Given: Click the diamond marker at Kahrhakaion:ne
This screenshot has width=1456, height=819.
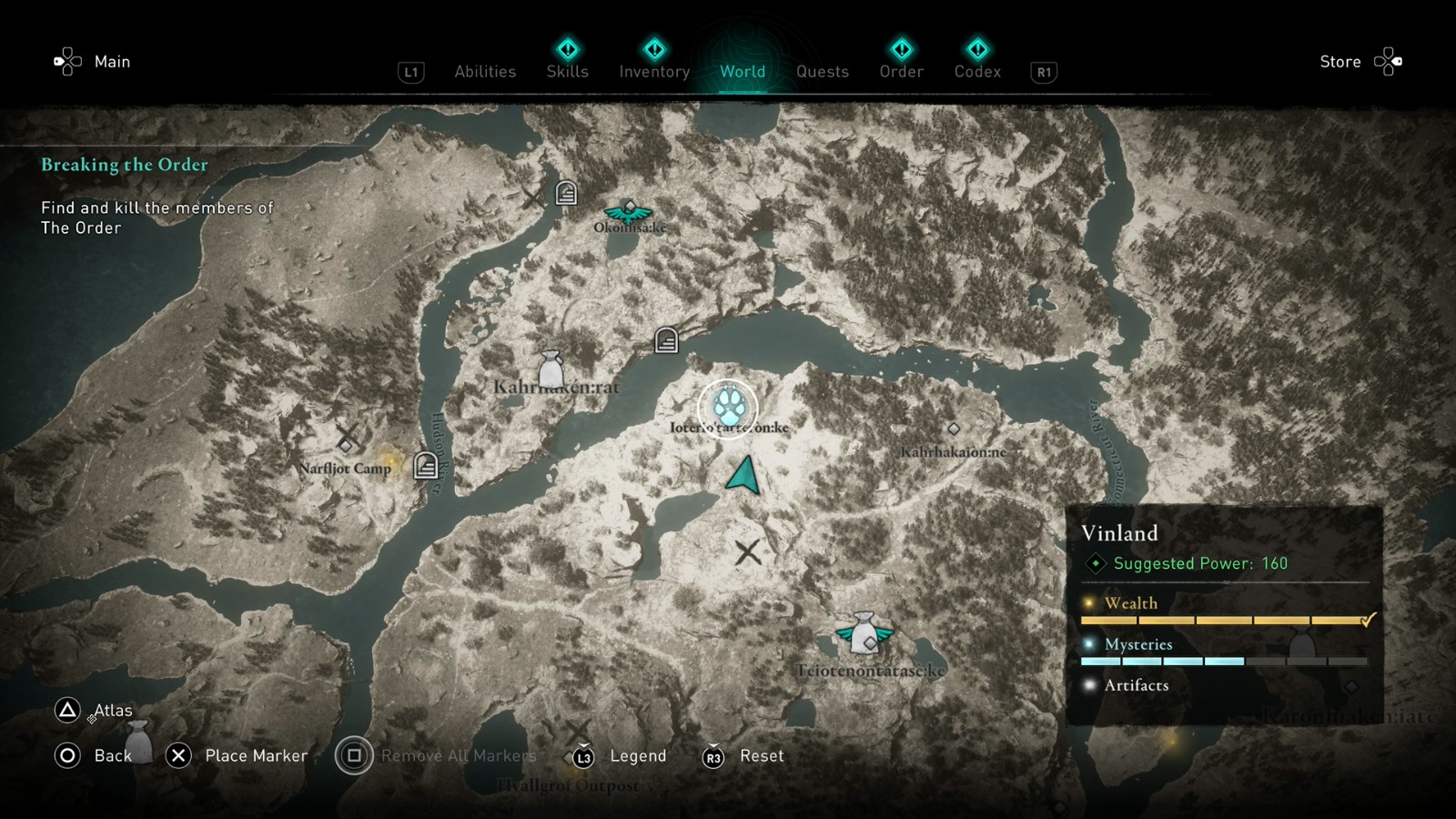Looking at the screenshot, I should pyautogui.click(x=953, y=428).
